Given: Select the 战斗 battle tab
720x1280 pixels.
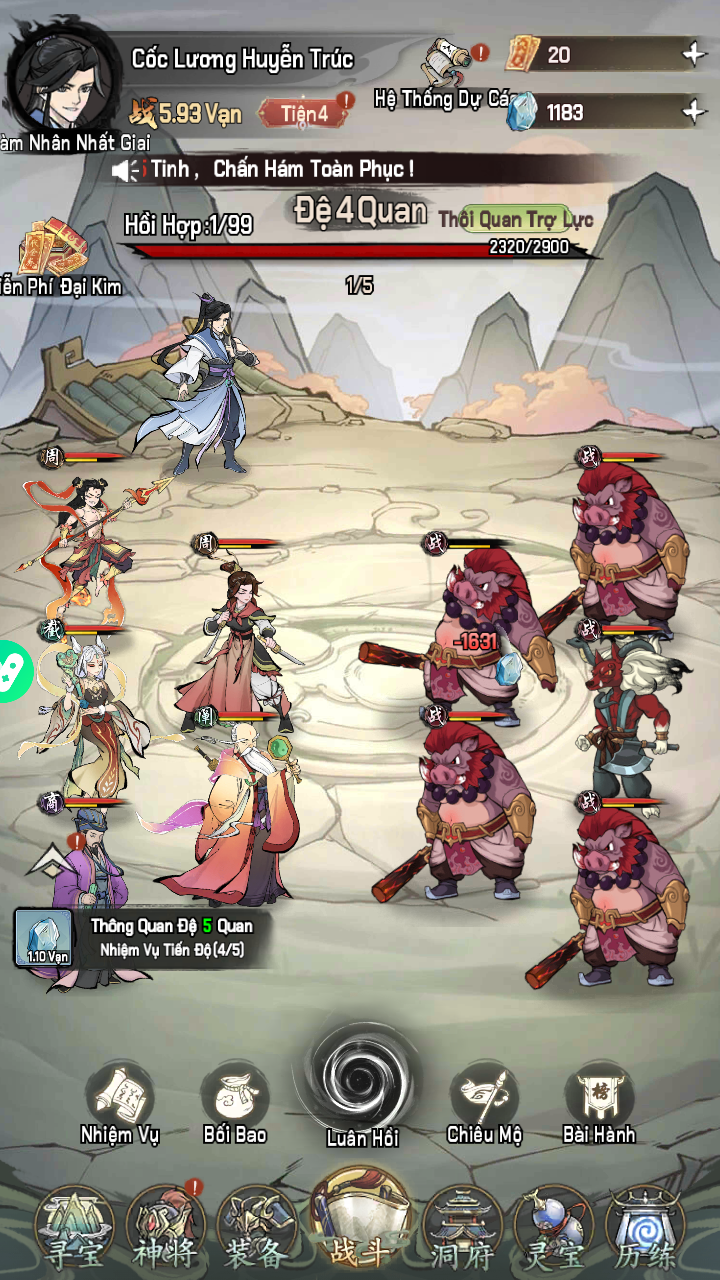Looking at the screenshot, I should [361, 1225].
